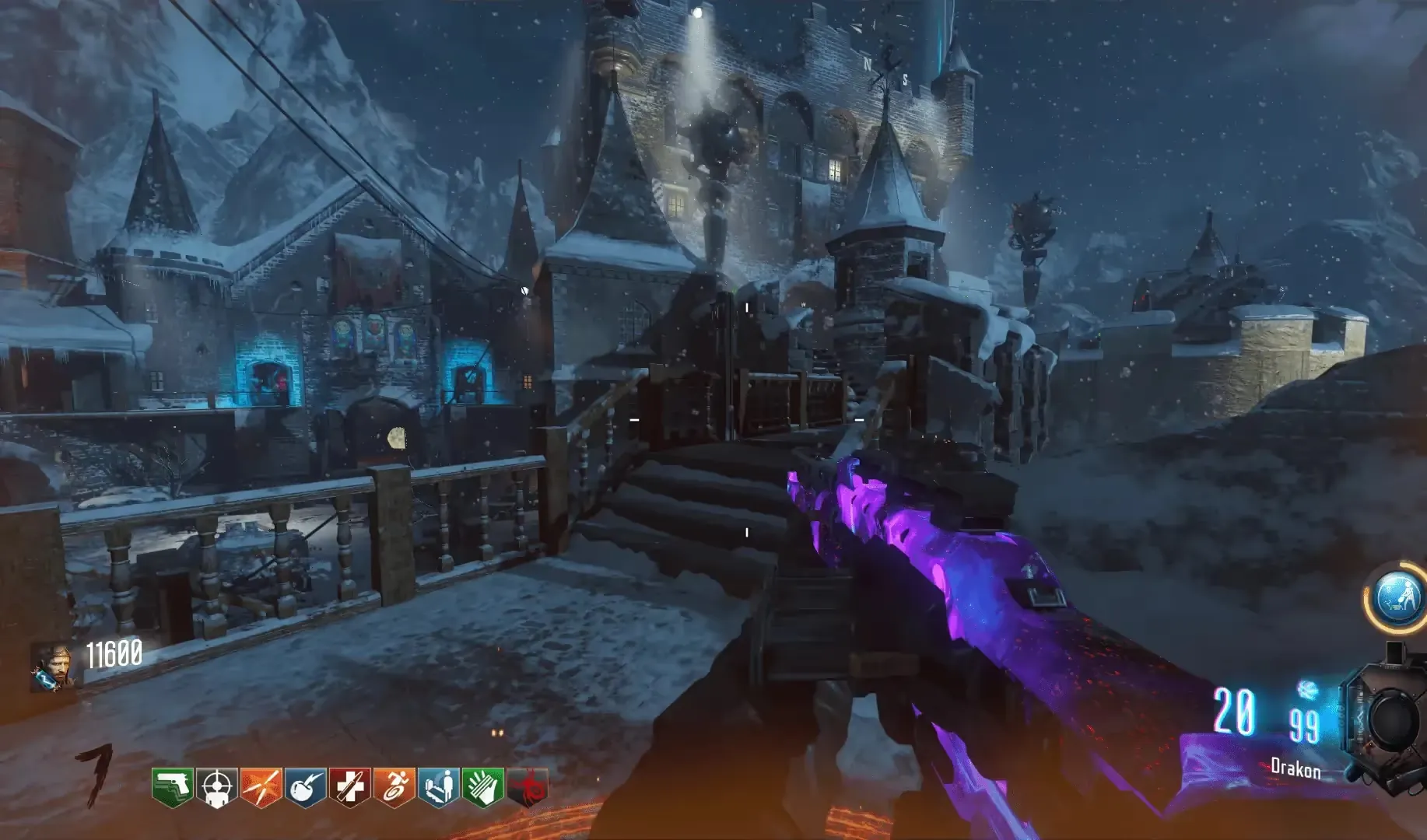
Task: Select the Electric Cherry perk icon
Action: (x=305, y=786)
